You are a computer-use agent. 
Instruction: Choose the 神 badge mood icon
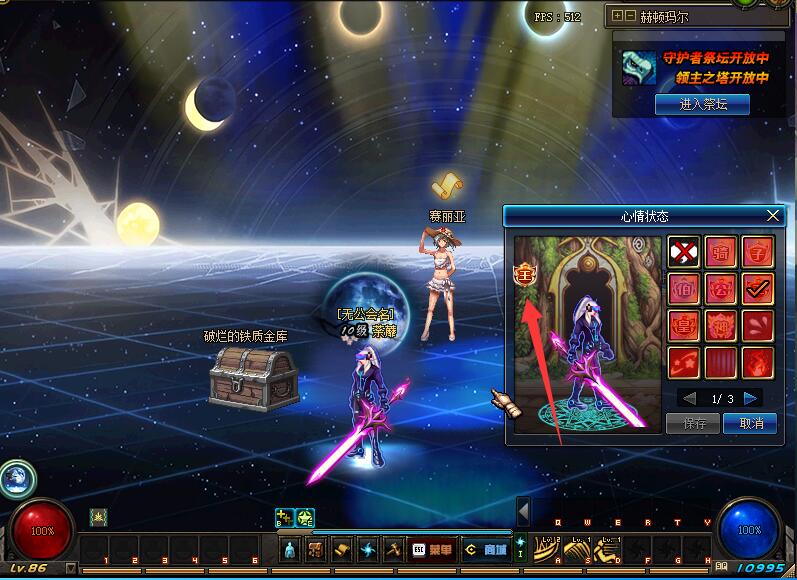pyautogui.click(x=721, y=326)
